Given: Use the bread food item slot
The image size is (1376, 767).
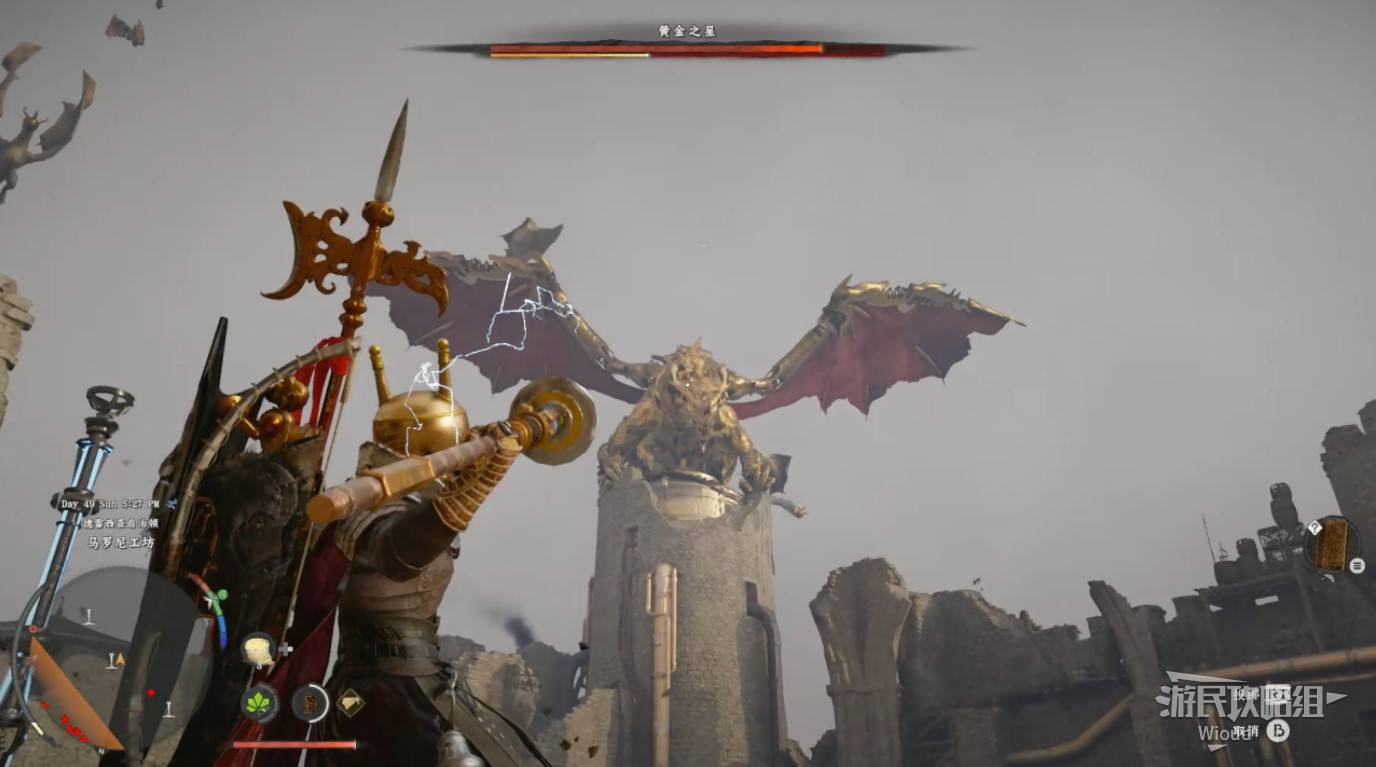Looking at the screenshot, I should click(x=258, y=649).
